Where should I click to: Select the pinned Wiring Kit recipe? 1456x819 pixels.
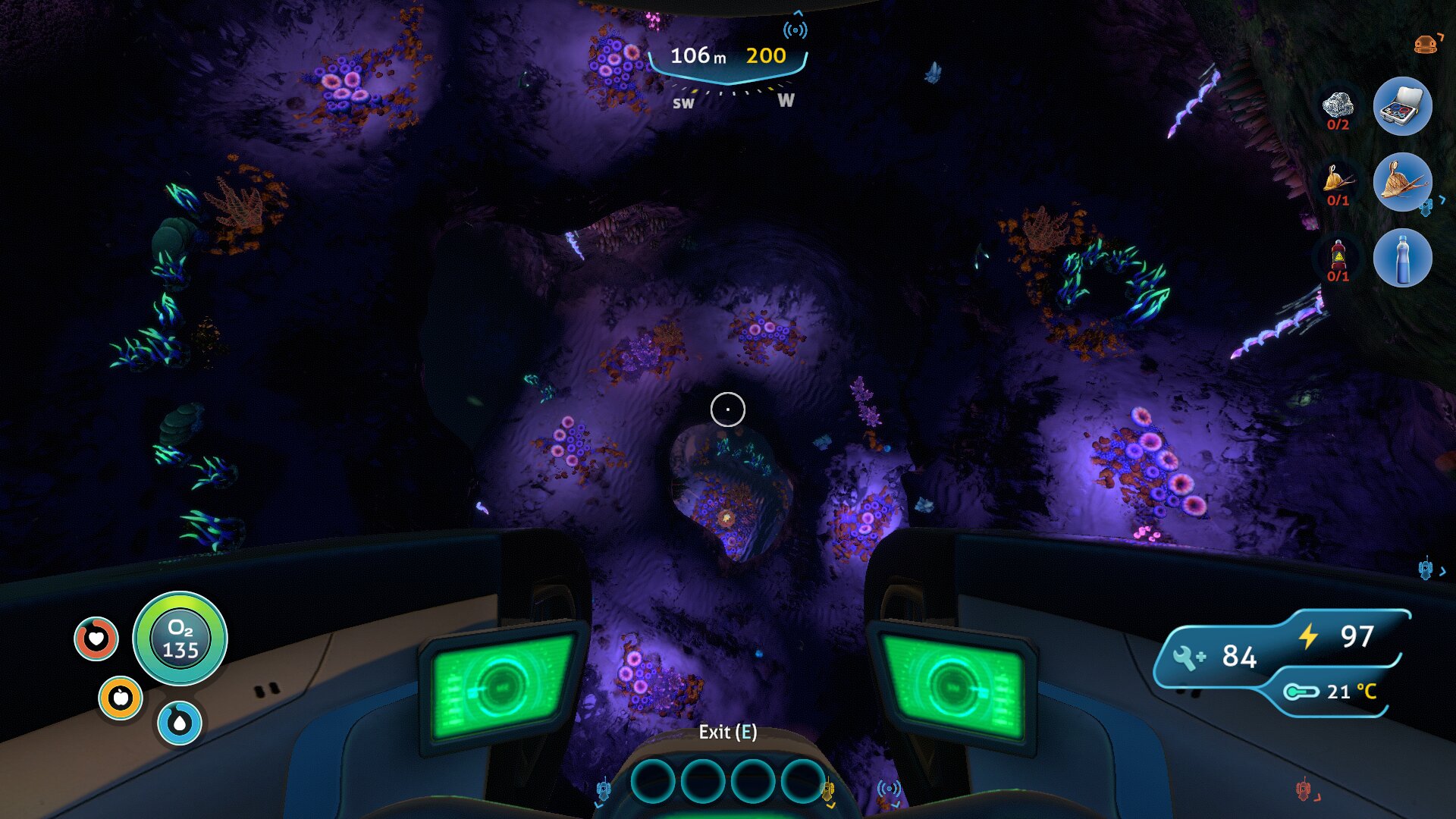pos(1402,106)
